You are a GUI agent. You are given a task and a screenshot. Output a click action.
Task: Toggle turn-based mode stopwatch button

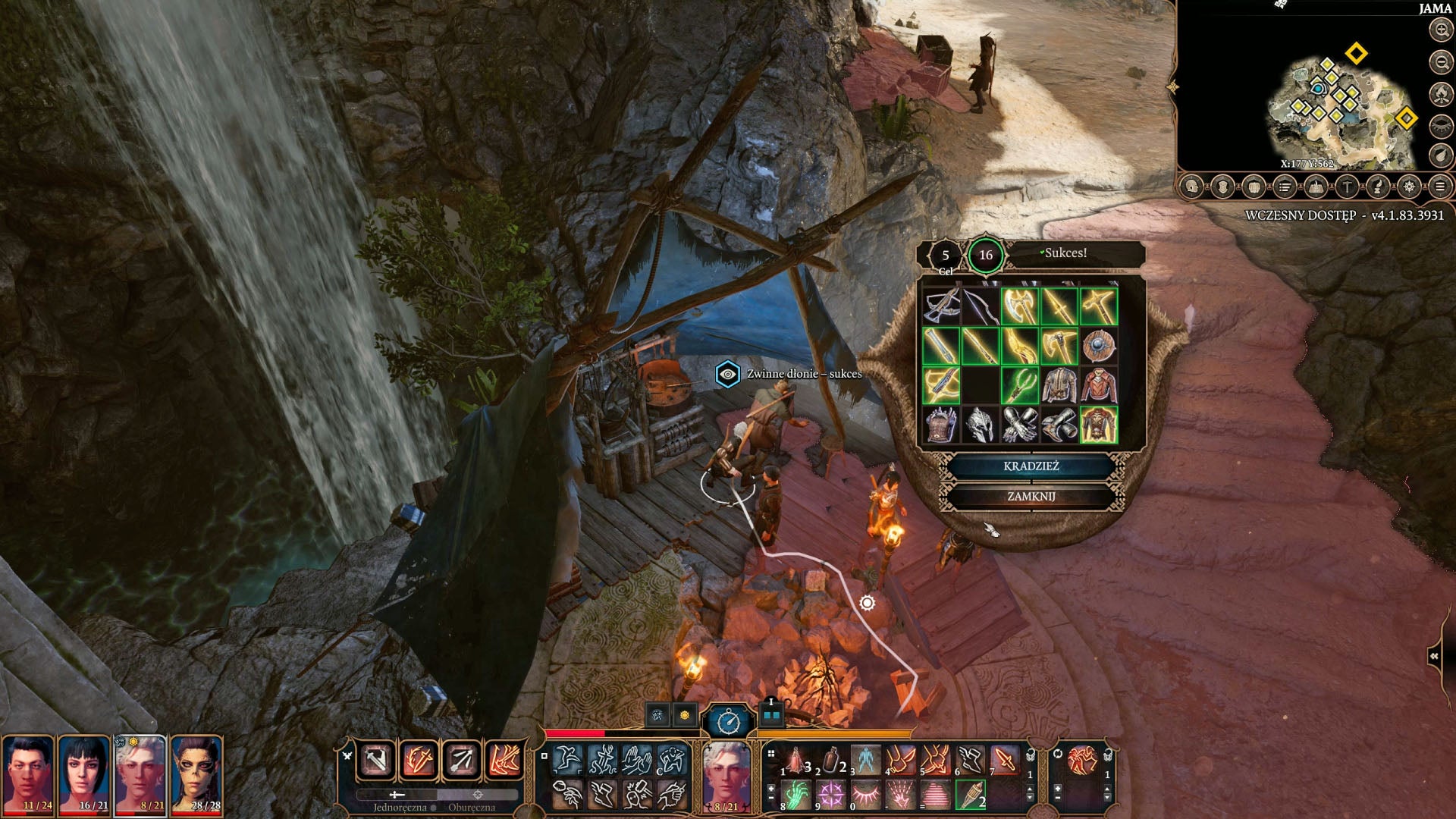[x=729, y=721]
